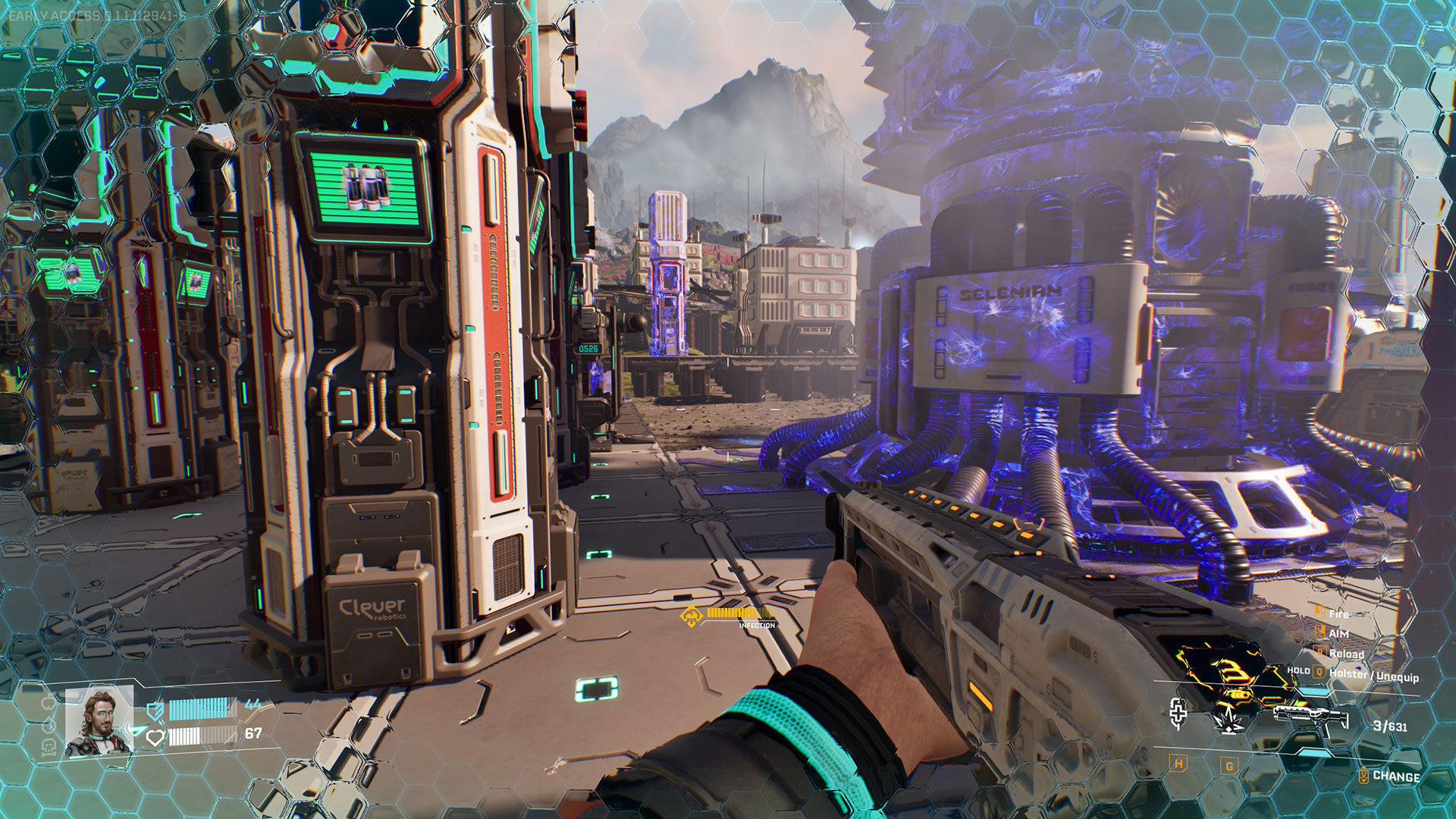Click the character portrait

tap(99, 722)
